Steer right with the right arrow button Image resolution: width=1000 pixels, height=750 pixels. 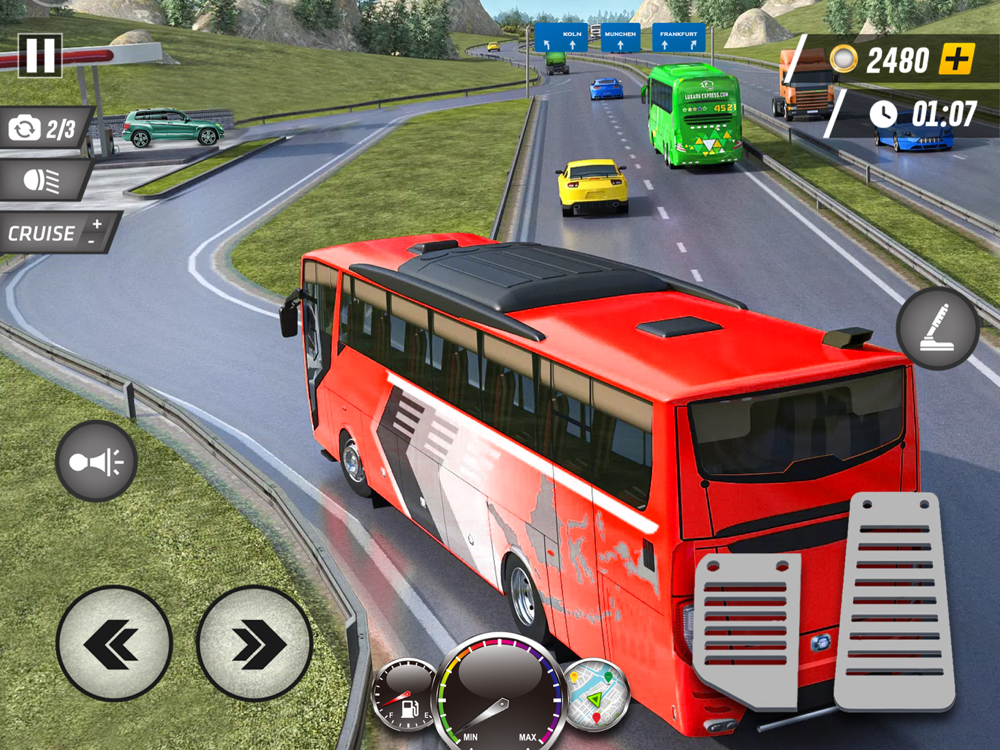(255, 643)
